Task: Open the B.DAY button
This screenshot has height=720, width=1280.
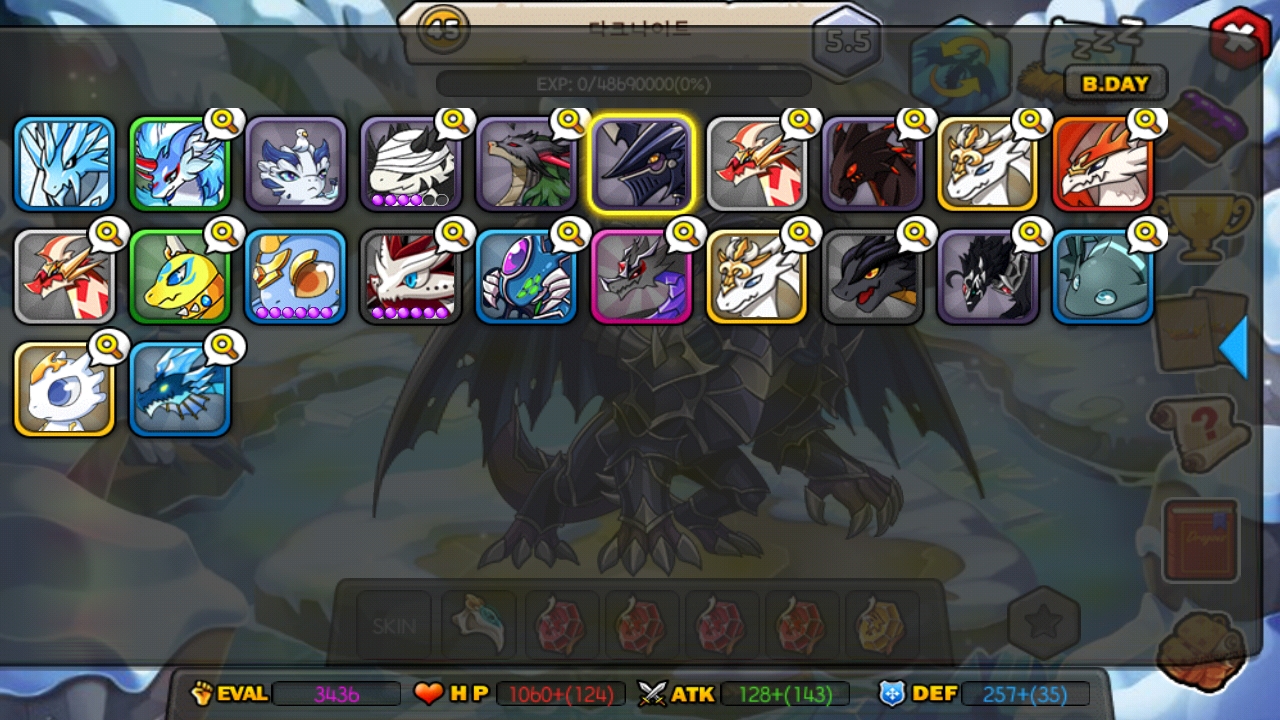Action: (1115, 84)
